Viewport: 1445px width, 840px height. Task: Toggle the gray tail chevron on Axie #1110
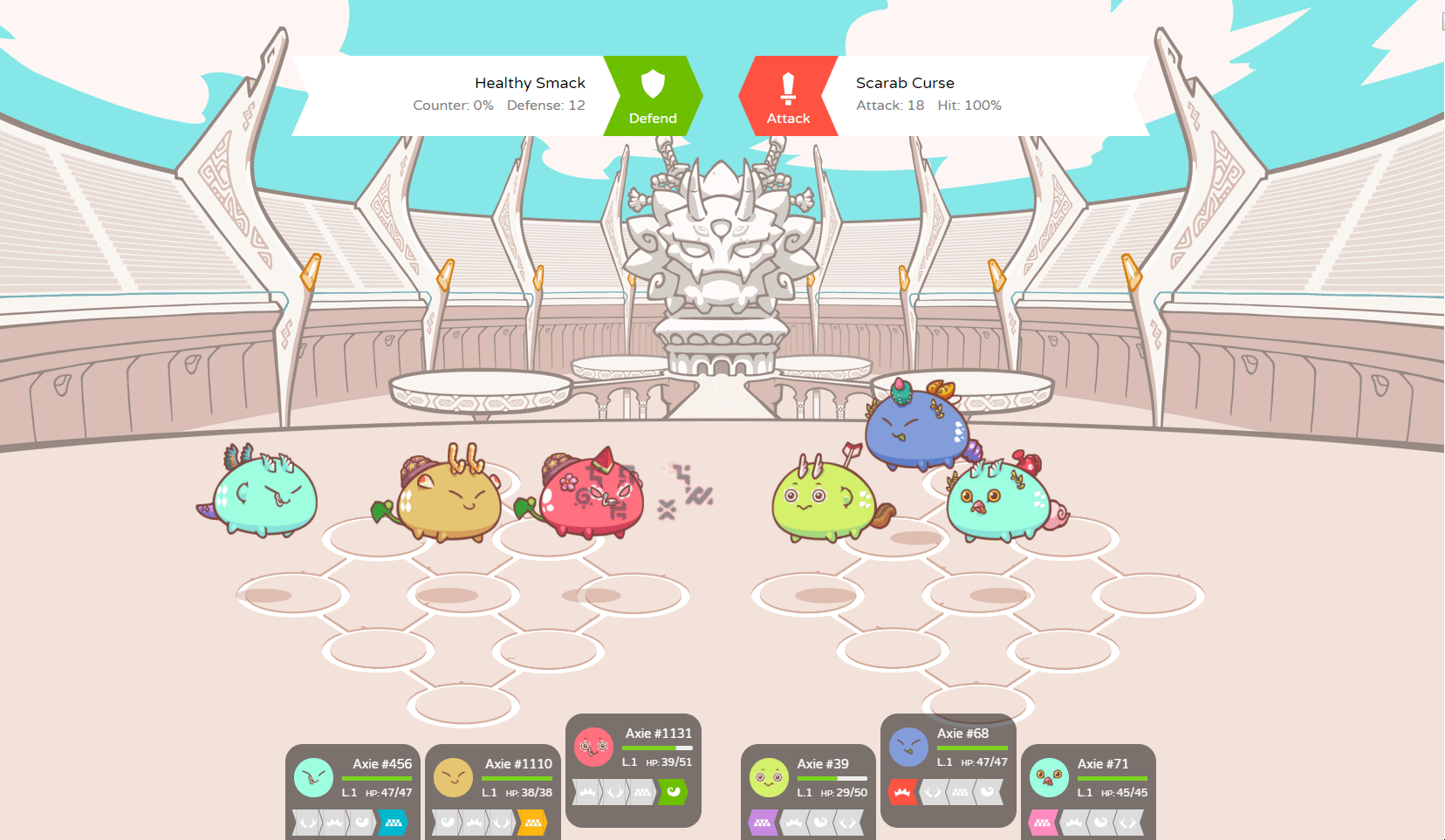446,821
